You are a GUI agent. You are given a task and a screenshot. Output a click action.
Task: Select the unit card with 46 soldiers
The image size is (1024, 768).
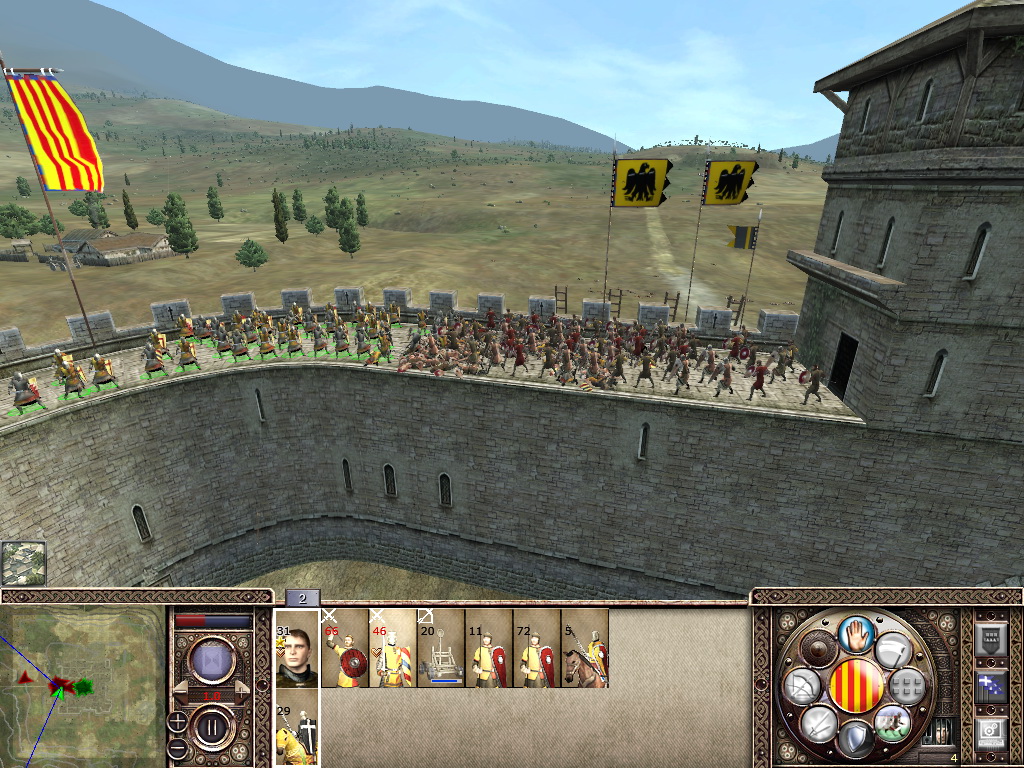(392, 648)
